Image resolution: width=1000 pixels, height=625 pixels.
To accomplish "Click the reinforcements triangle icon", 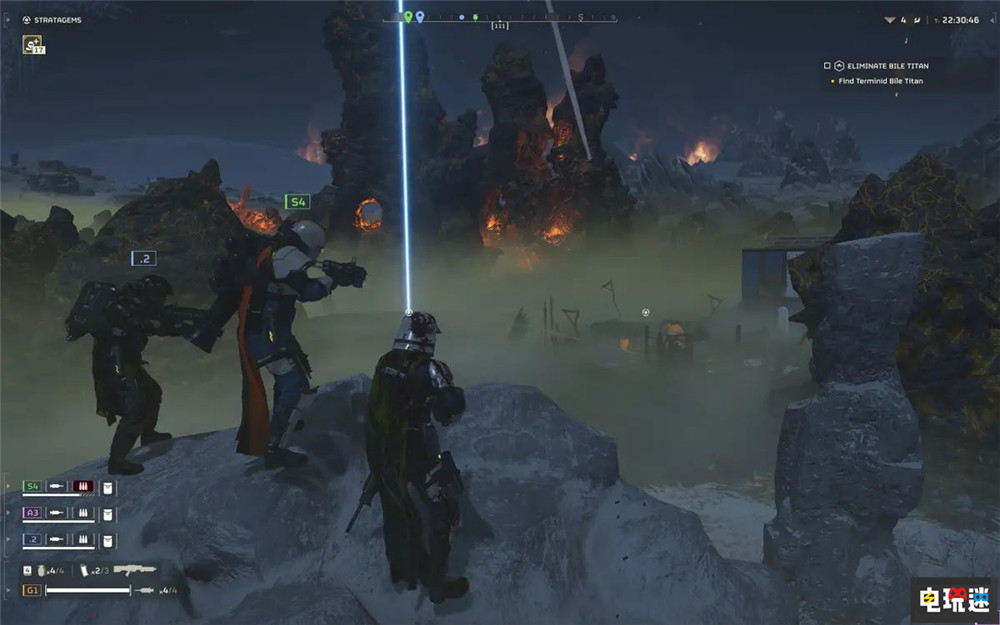I will (x=890, y=19).
